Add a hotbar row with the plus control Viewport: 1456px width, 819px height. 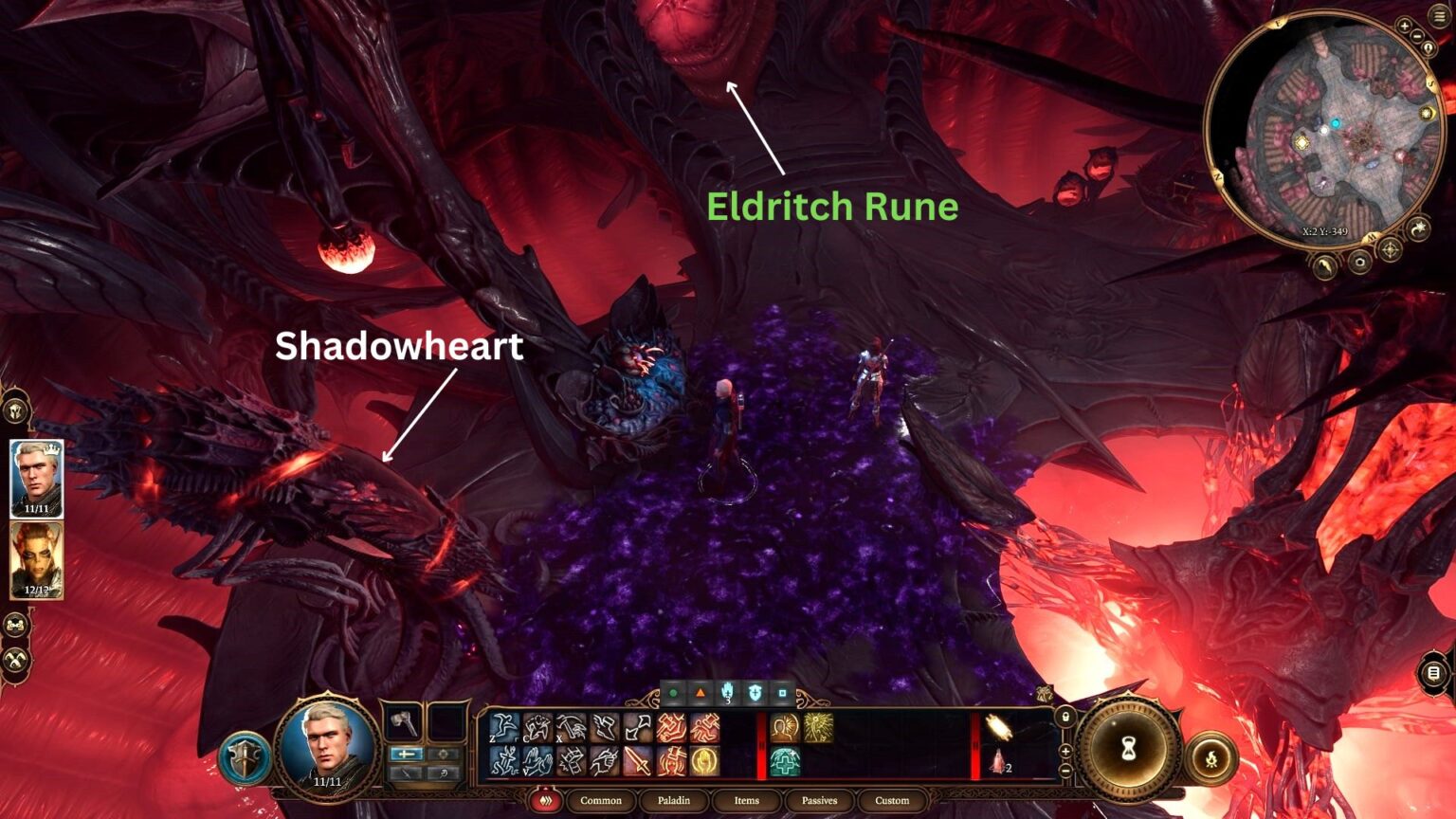pos(1065,751)
